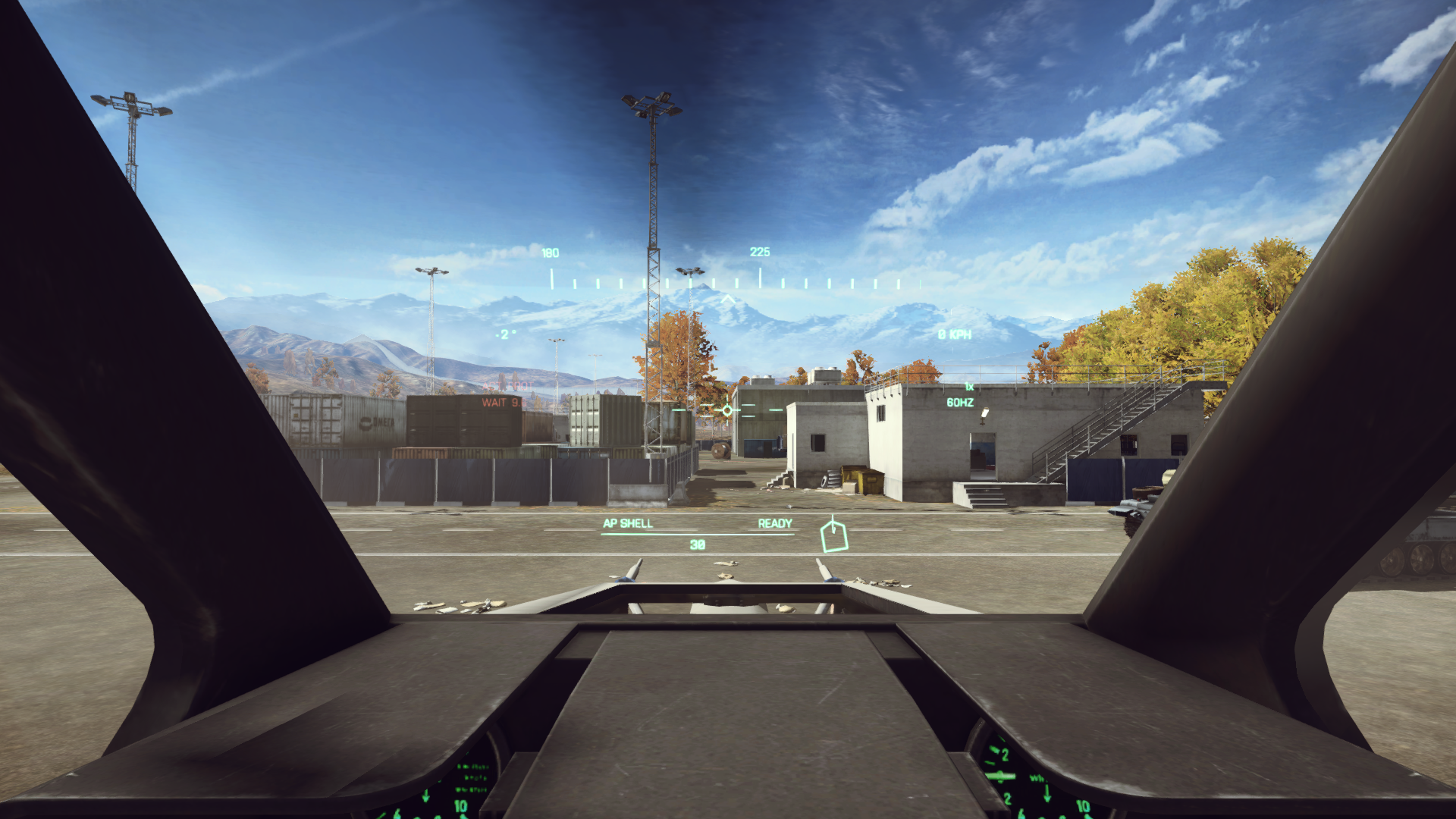Click the pentagon objective marker
The width and height of the screenshot is (1456, 819).
pos(833,536)
